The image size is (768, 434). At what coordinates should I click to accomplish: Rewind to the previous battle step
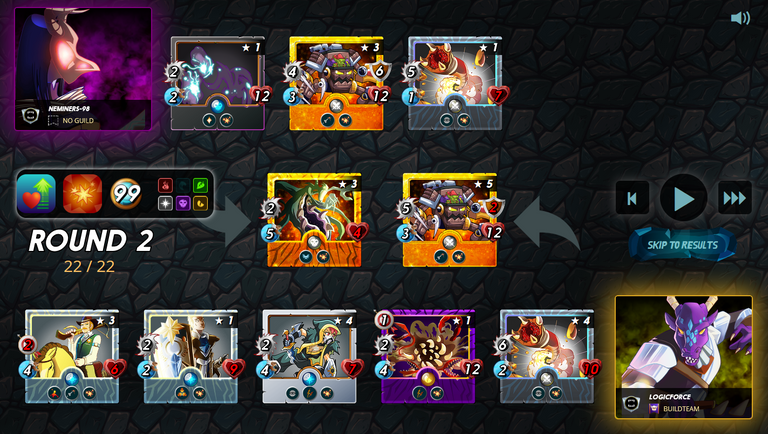point(632,198)
